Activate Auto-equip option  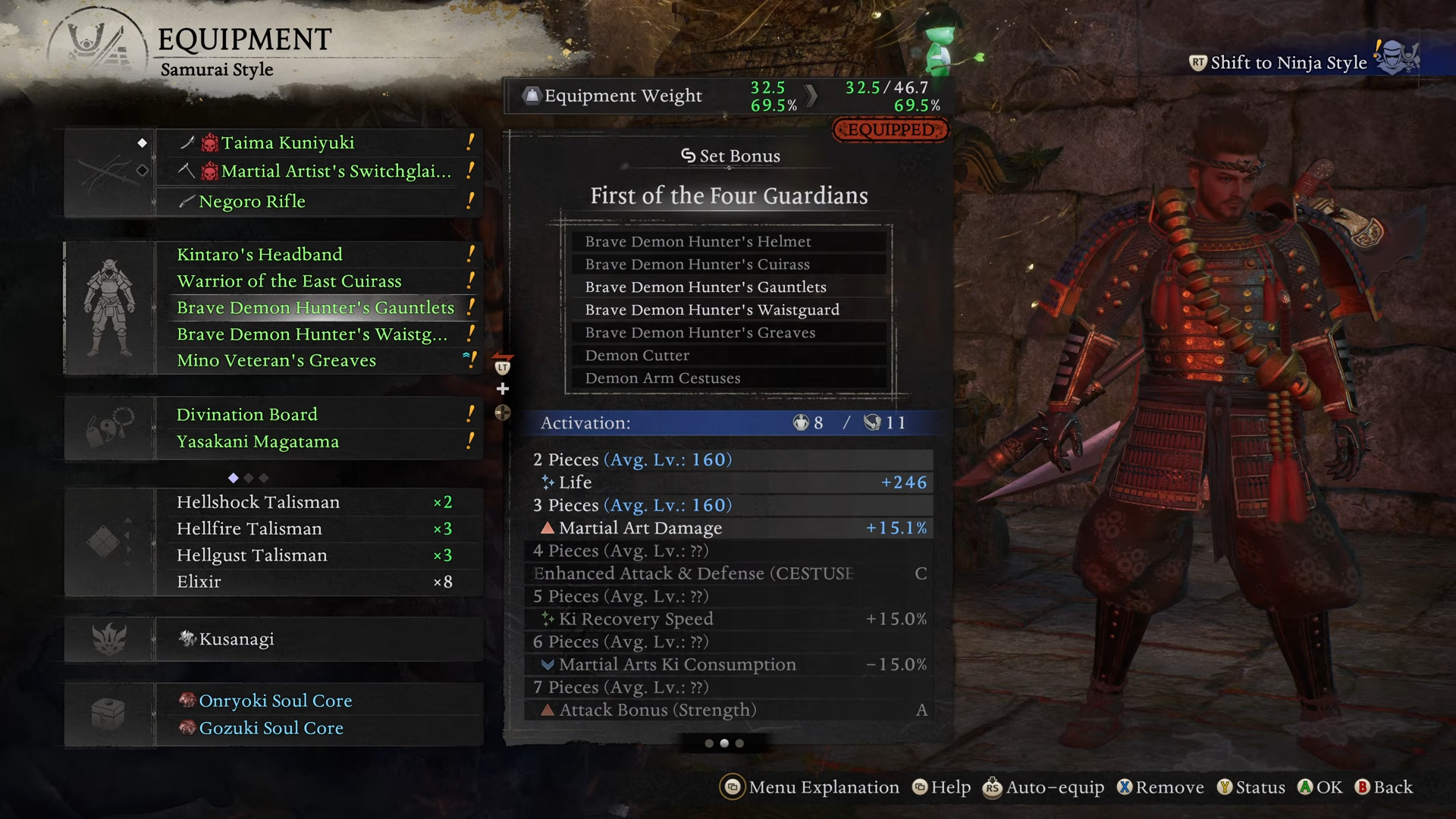click(x=1044, y=787)
